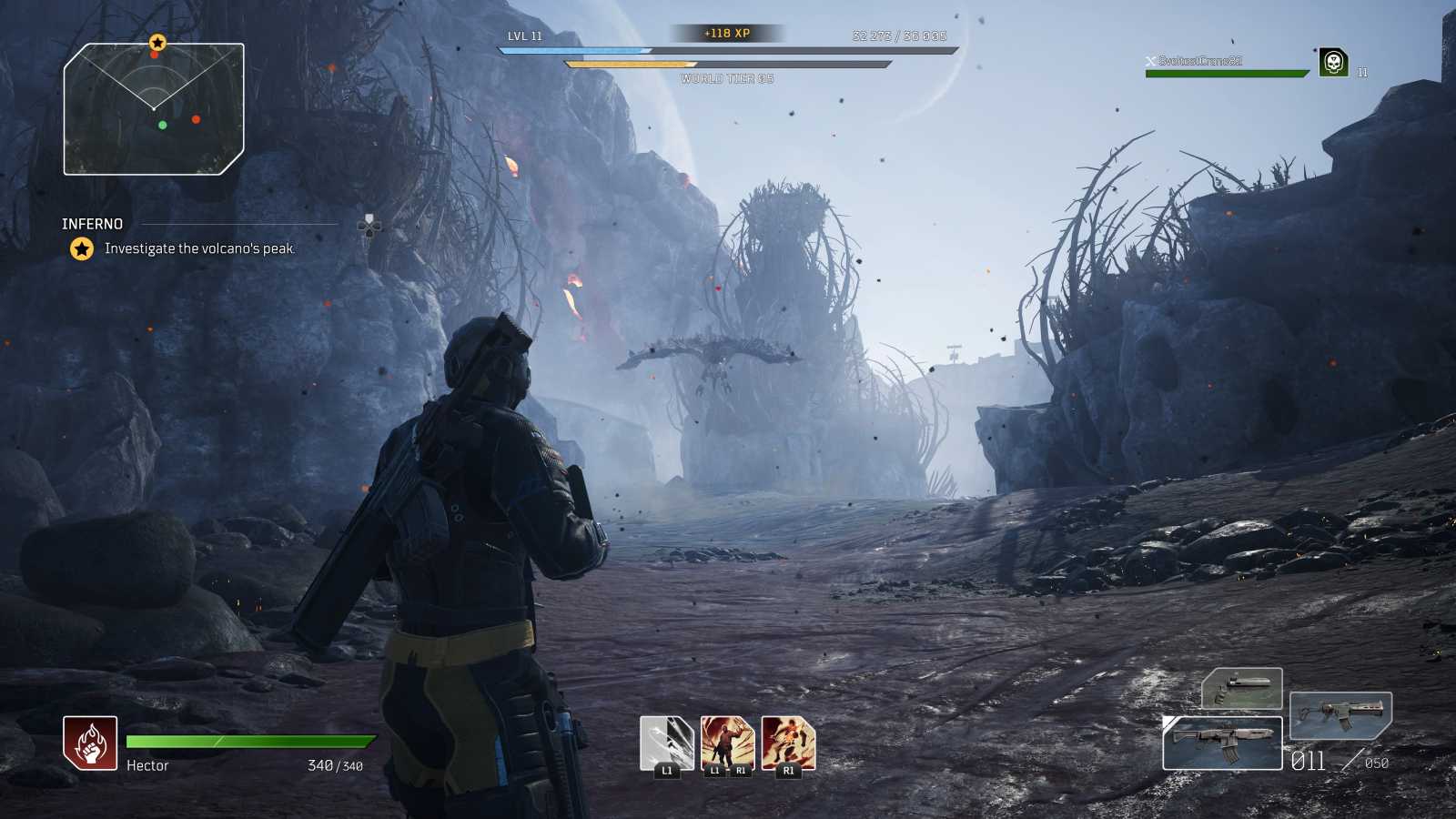Switch to the assault rifle weapon slot

click(1340, 713)
